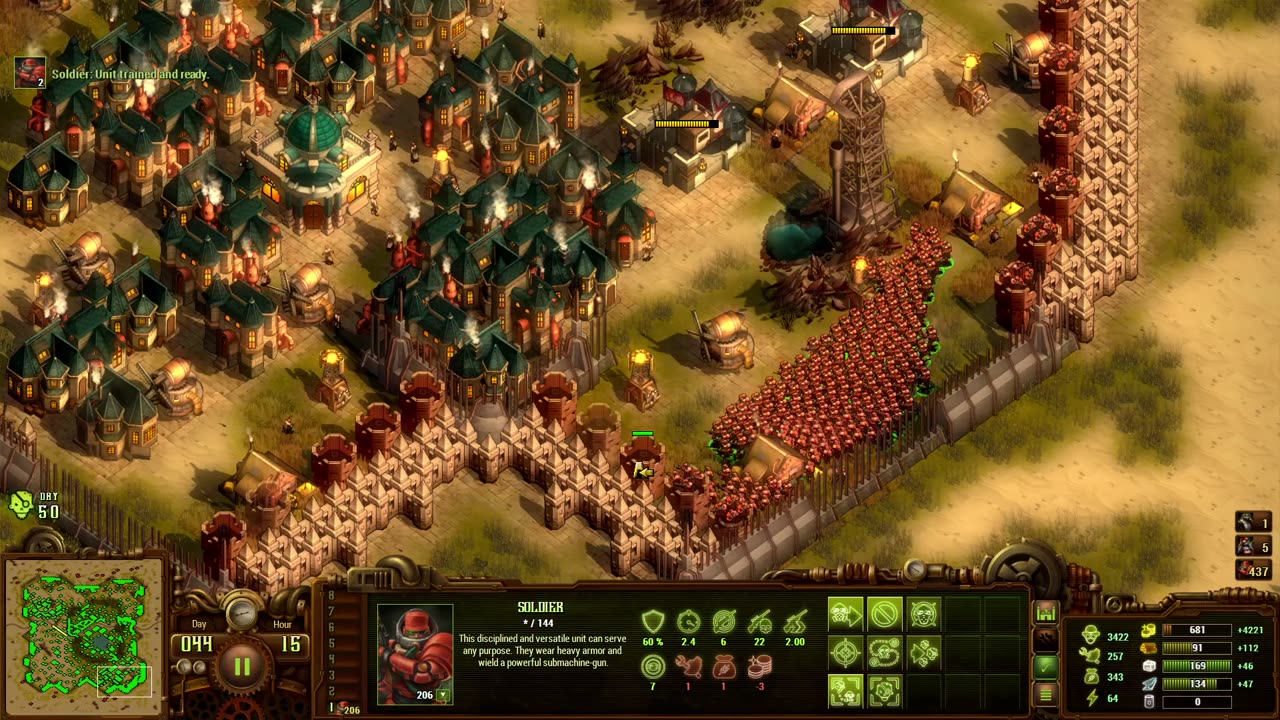Image resolution: width=1280 pixels, height=720 pixels.
Task: Expand the dropdown arrow on soldier portrait
Action: pyautogui.click(x=443, y=695)
